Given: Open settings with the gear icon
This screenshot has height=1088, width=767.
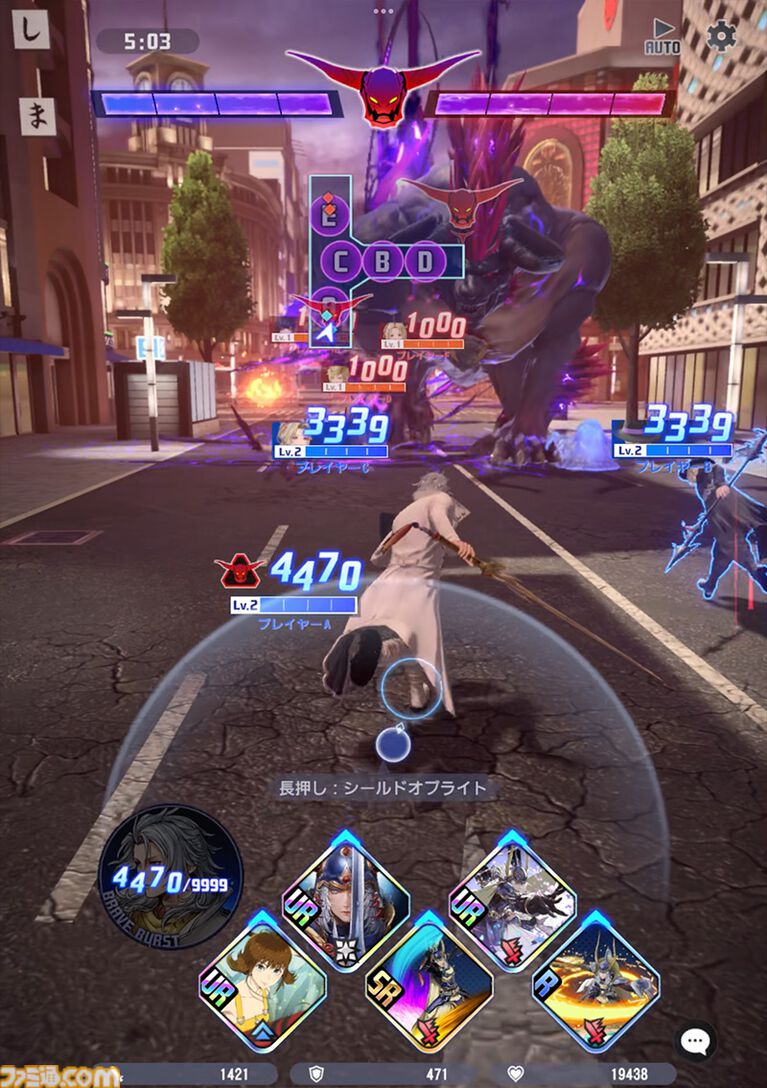Looking at the screenshot, I should point(721,37).
